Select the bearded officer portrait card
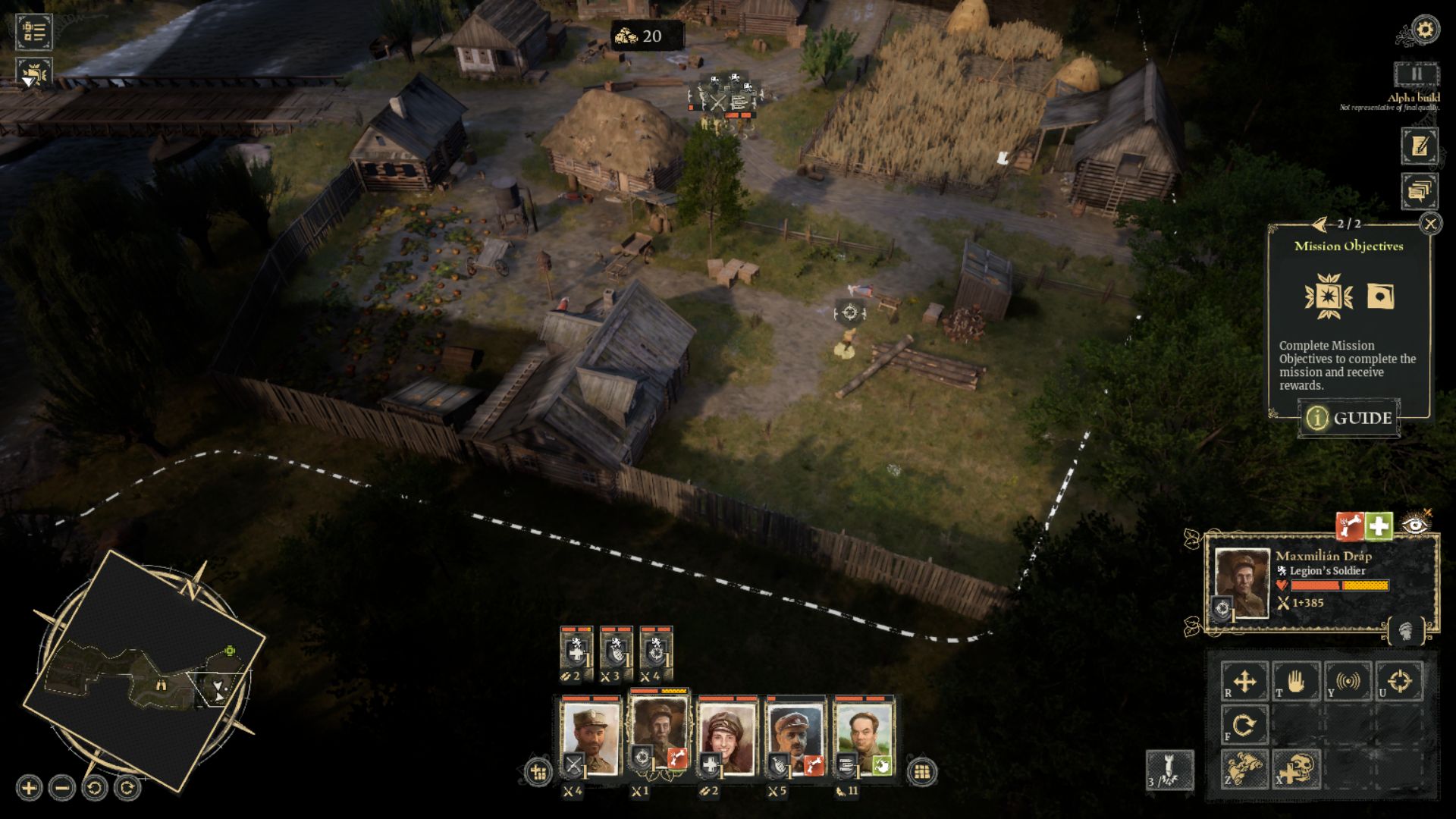The height and width of the screenshot is (819, 1456). (x=590, y=736)
